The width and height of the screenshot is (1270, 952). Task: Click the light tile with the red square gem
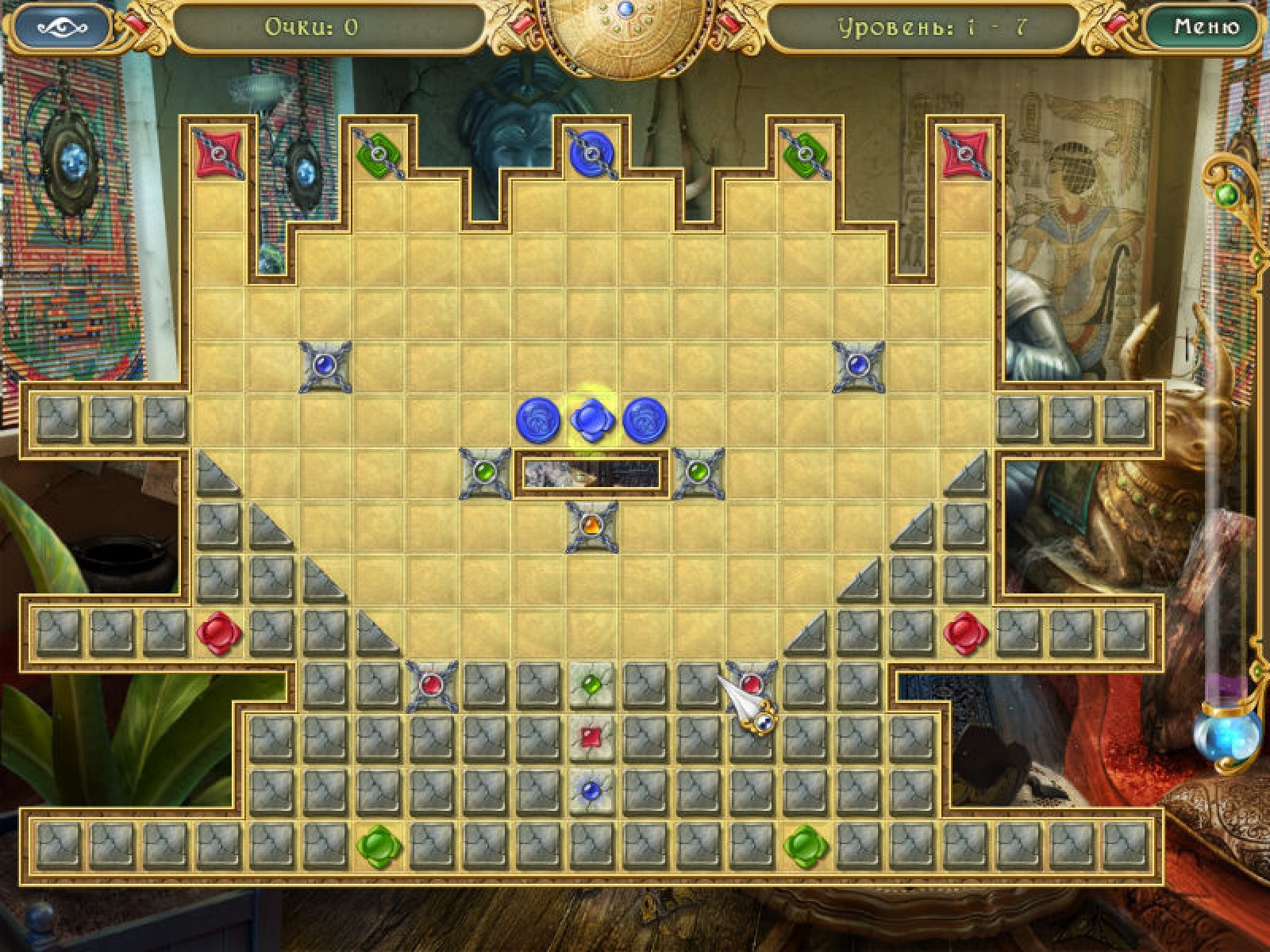tap(591, 738)
